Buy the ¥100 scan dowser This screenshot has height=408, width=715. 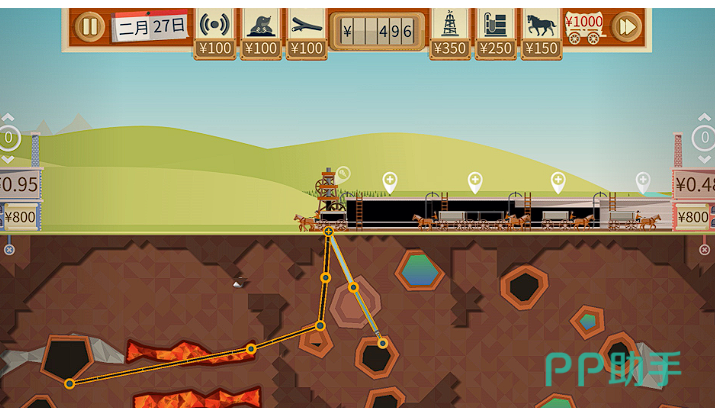[214, 32]
